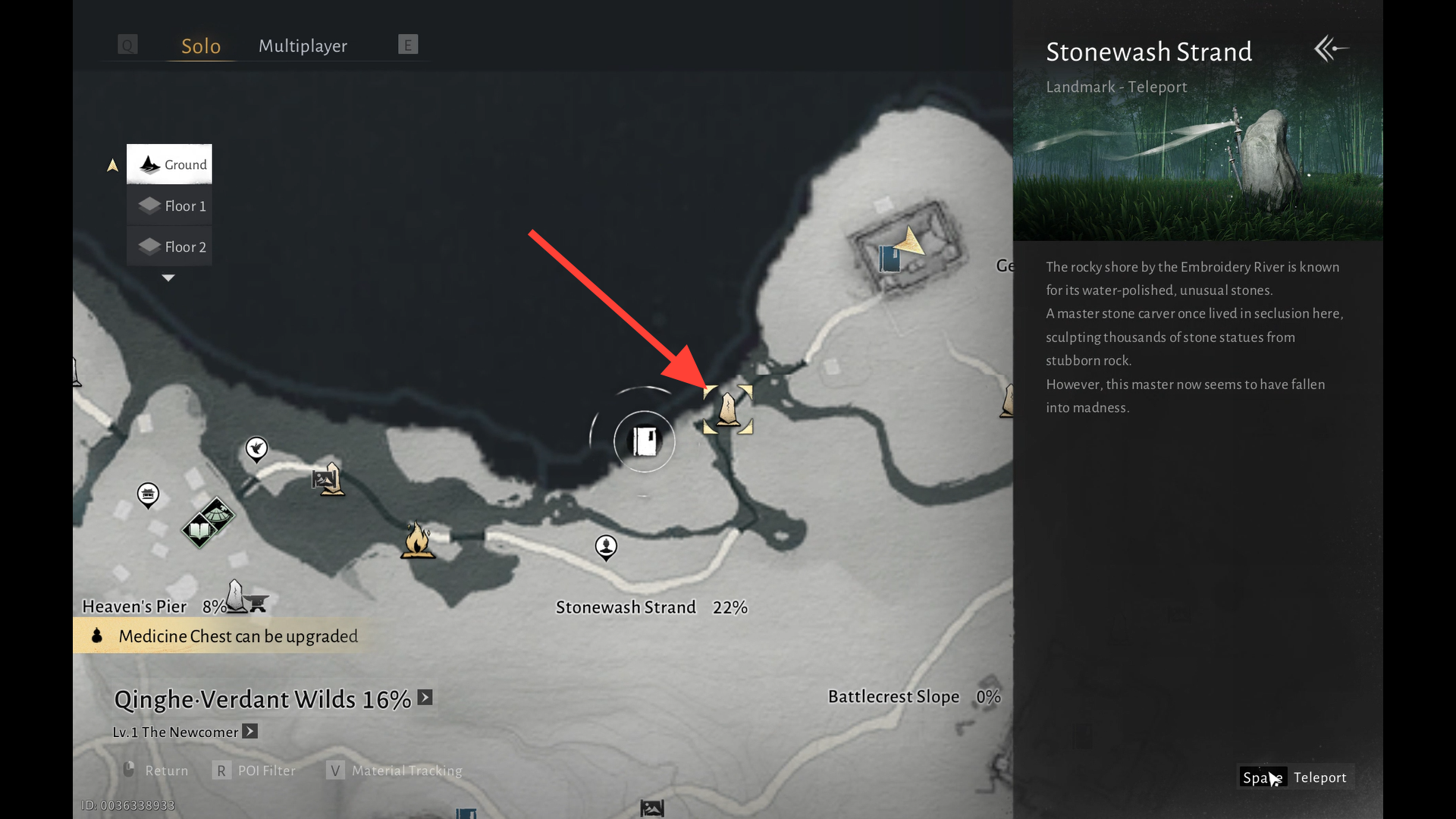Collapse the Stonewash Strand info panel
This screenshot has width=1456, height=819.
pyautogui.click(x=1331, y=49)
